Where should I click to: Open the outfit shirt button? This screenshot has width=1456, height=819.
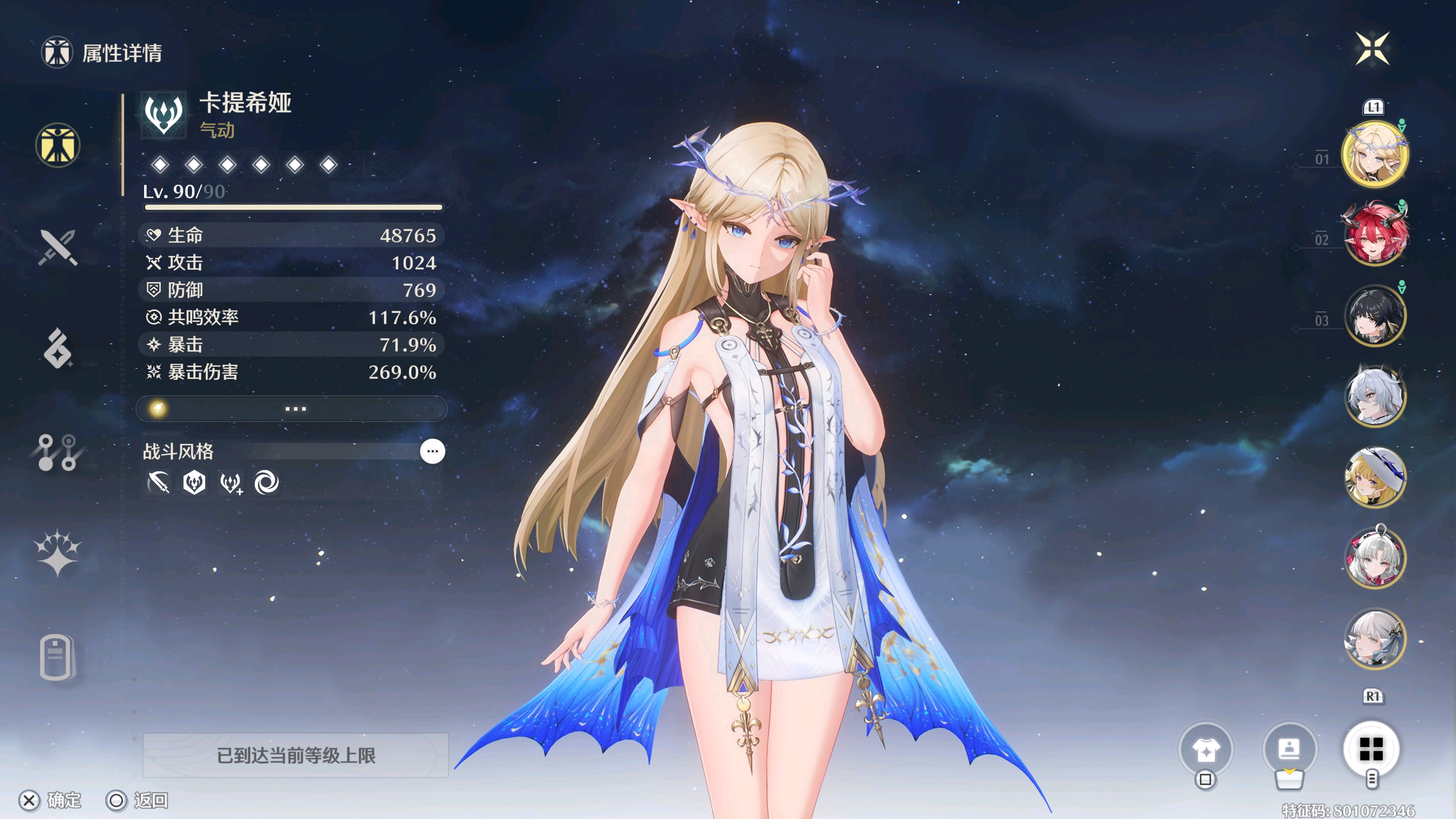pos(1206,750)
